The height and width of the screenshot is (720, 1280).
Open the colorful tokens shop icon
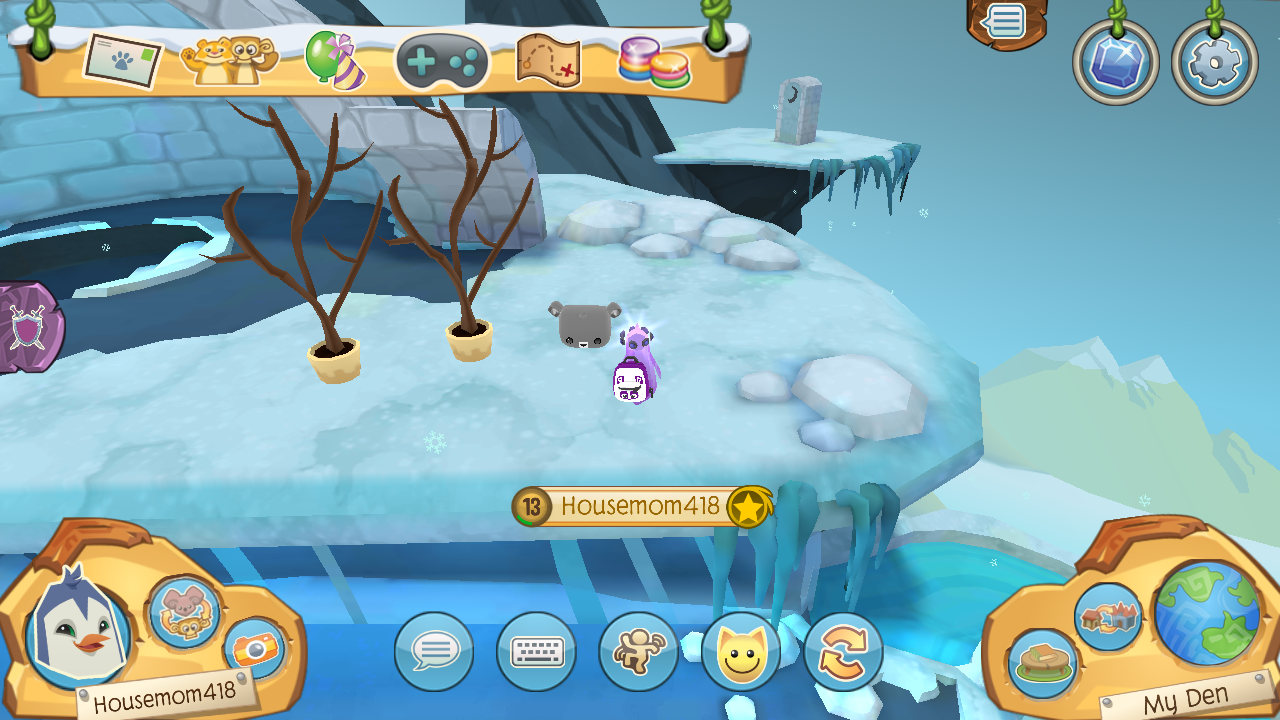655,60
